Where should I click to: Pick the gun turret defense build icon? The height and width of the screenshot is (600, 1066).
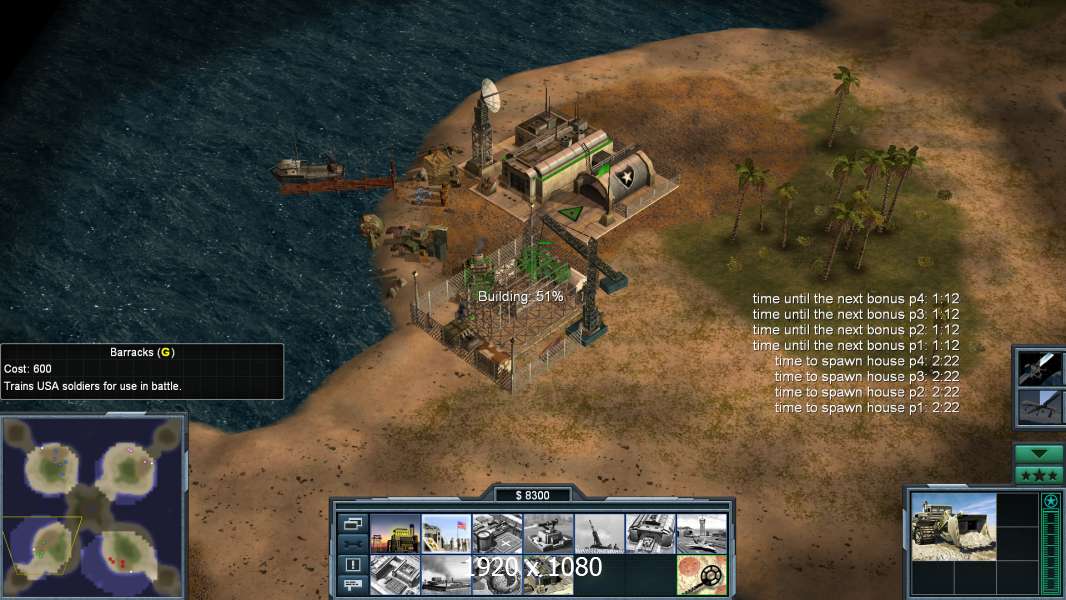click(x=548, y=533)
